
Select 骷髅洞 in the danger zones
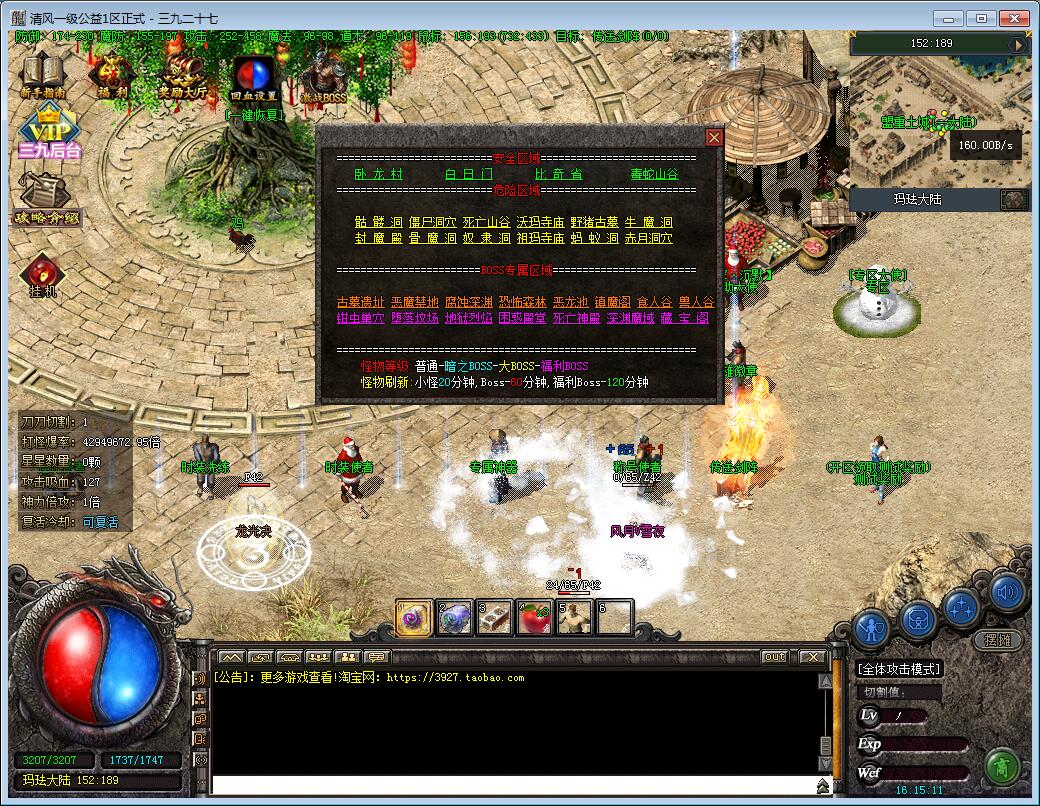click(378, 222)
